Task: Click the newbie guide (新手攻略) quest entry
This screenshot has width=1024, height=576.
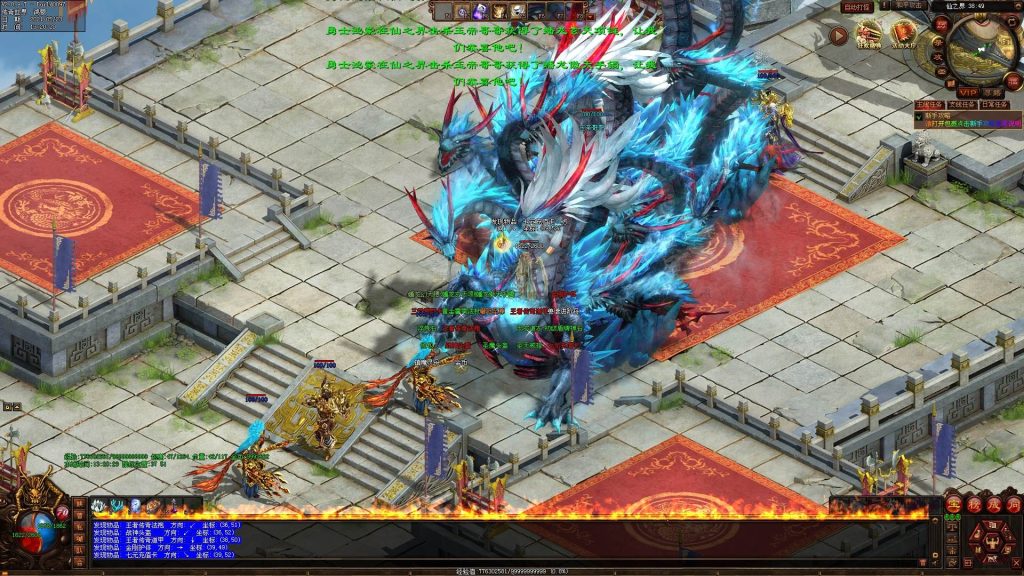Action: click(x=947, y=116)
